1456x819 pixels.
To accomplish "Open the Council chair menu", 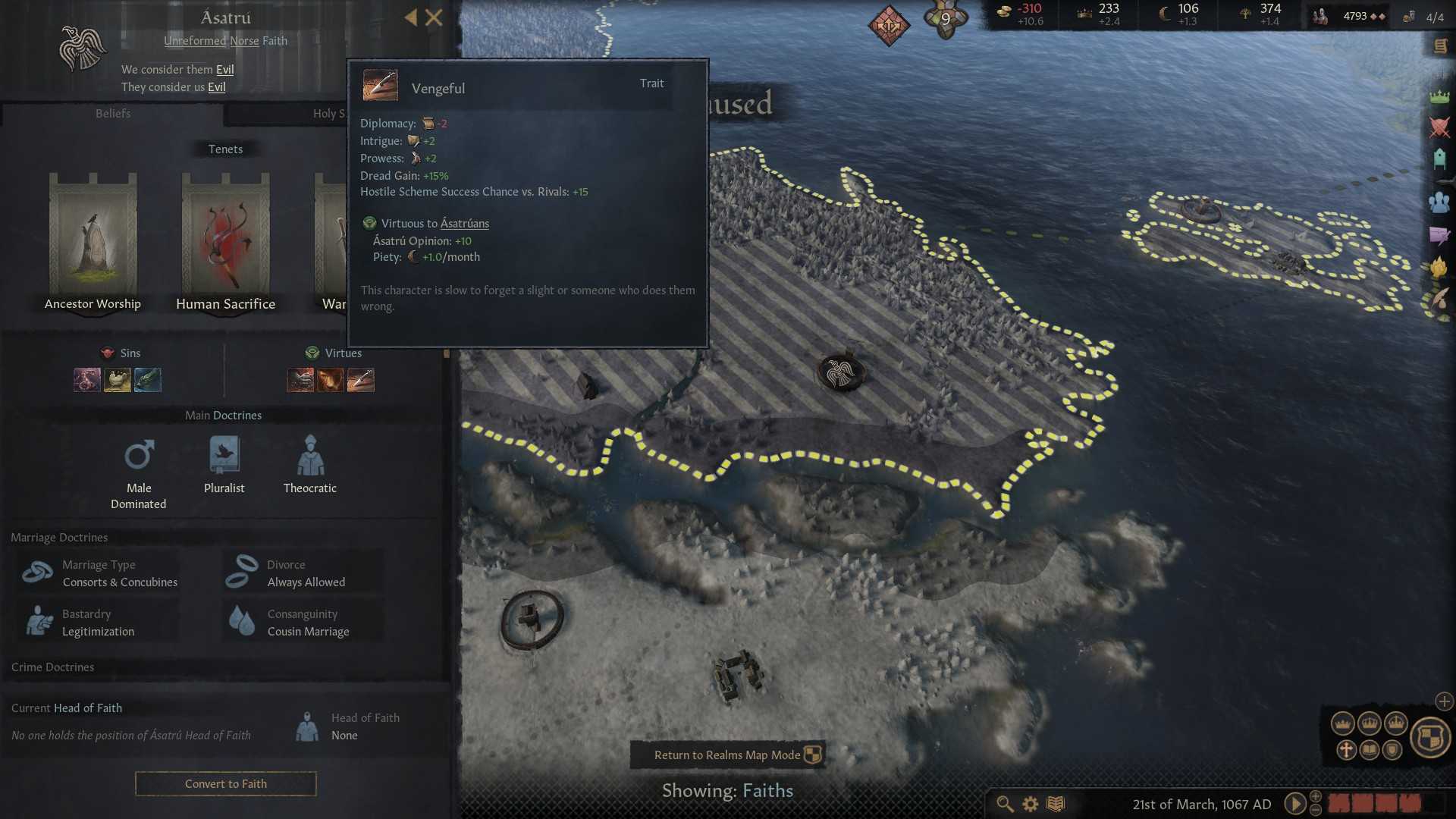I will point(1439,158).
